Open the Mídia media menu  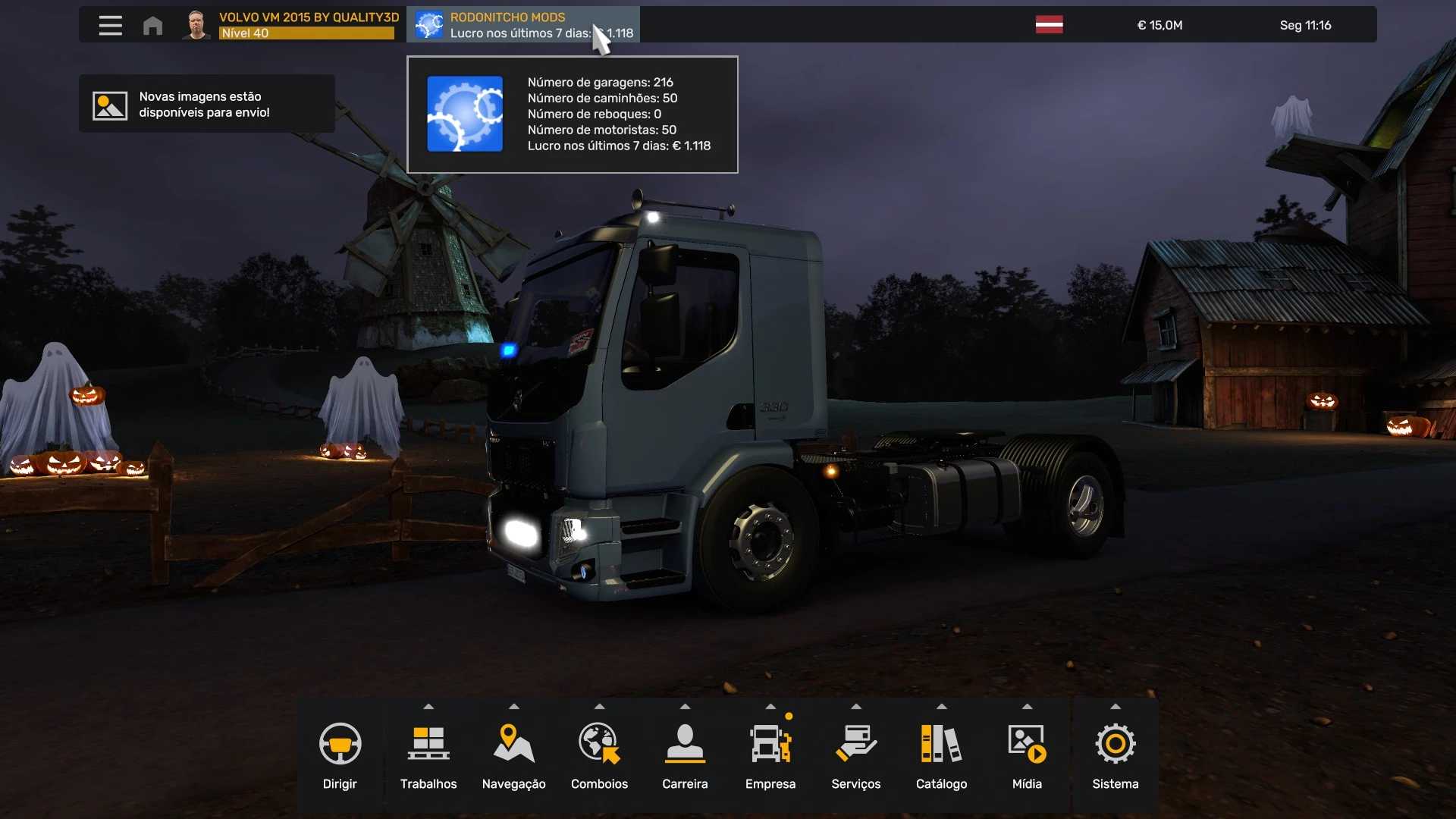click(x=1027, y=755)
